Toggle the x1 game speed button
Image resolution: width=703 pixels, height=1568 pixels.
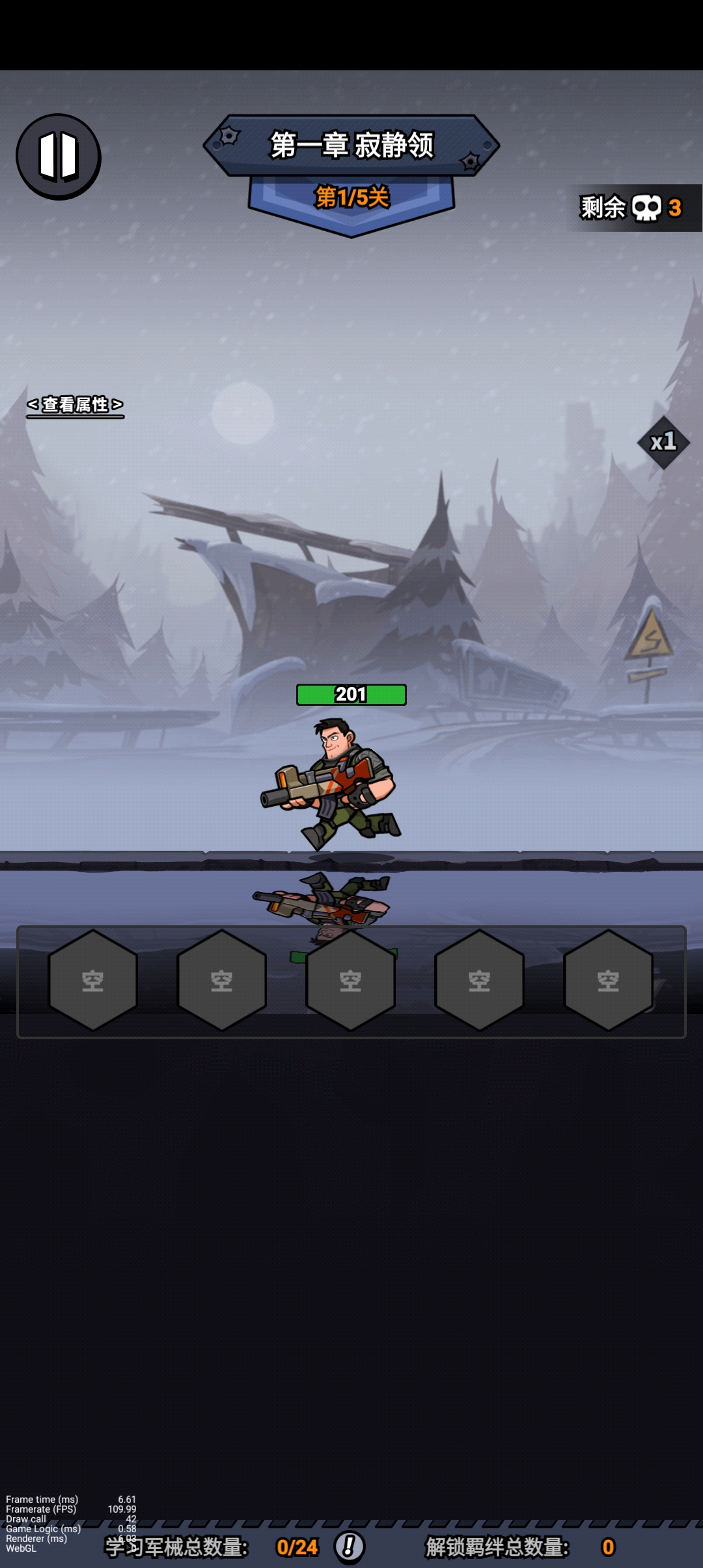(663, 443)
